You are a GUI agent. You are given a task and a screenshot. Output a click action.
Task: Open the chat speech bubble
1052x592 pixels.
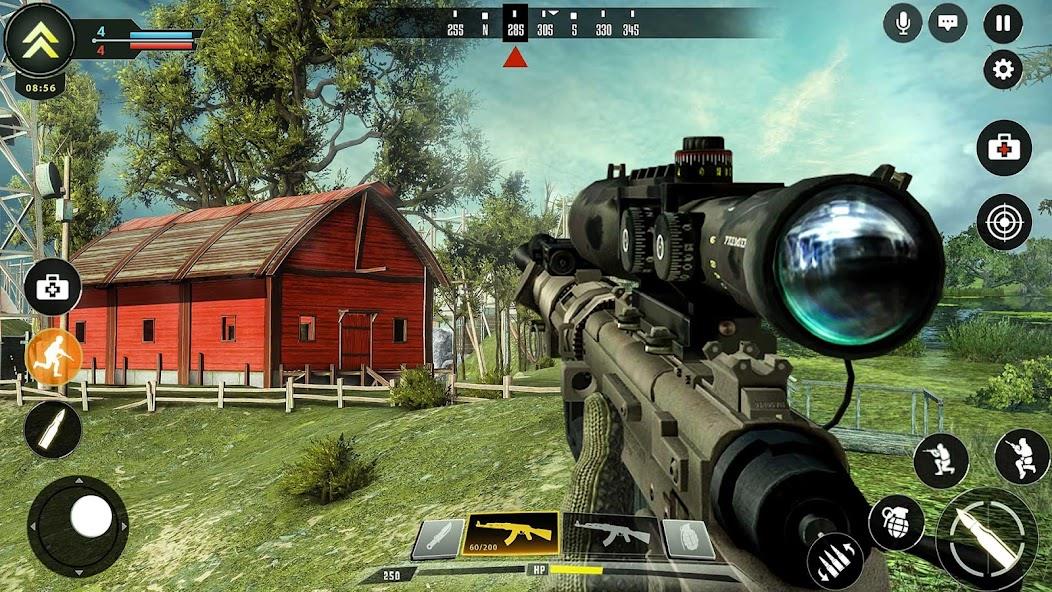click(948, 23)
